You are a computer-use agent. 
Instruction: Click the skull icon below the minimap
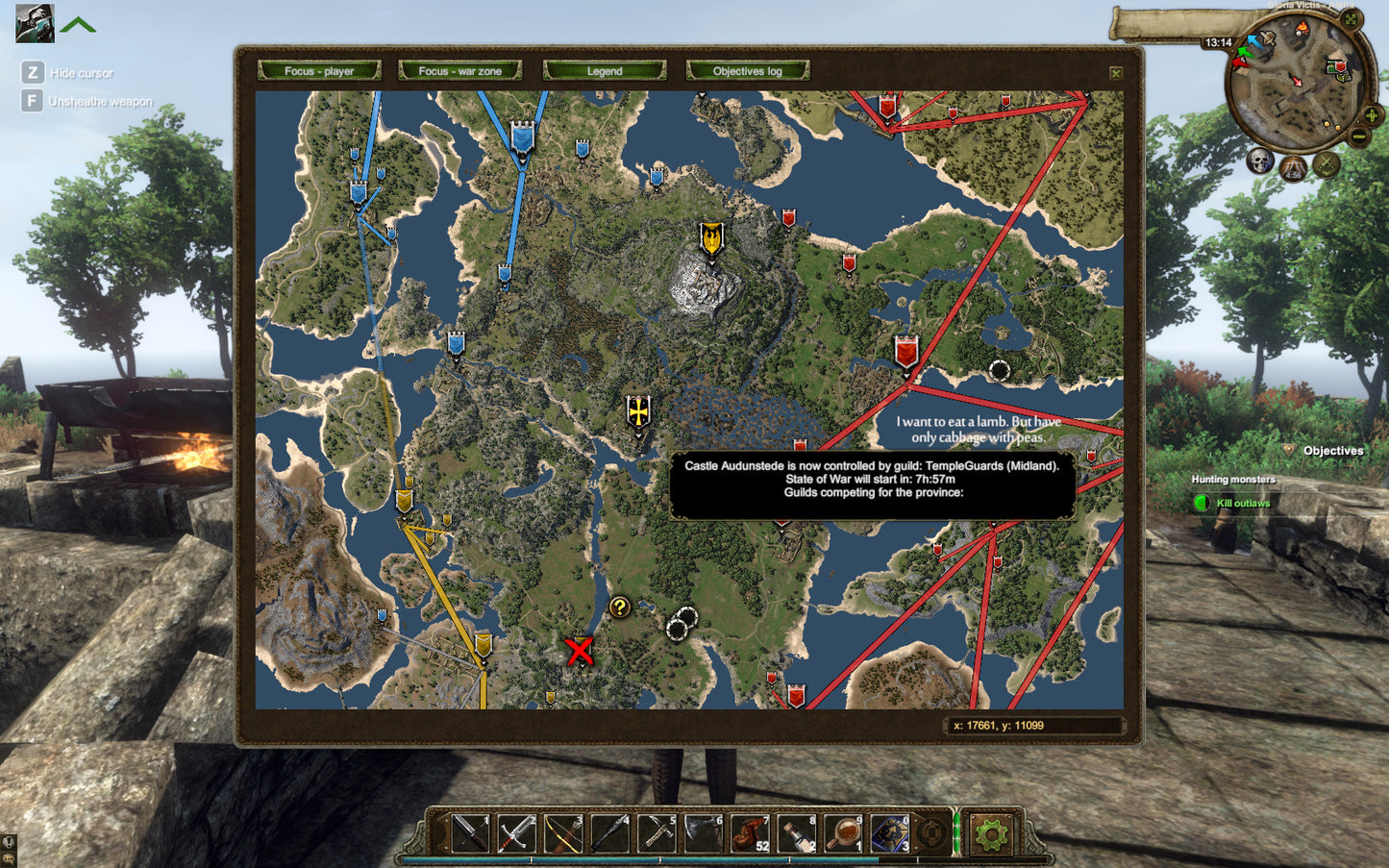click(1260, 161)
